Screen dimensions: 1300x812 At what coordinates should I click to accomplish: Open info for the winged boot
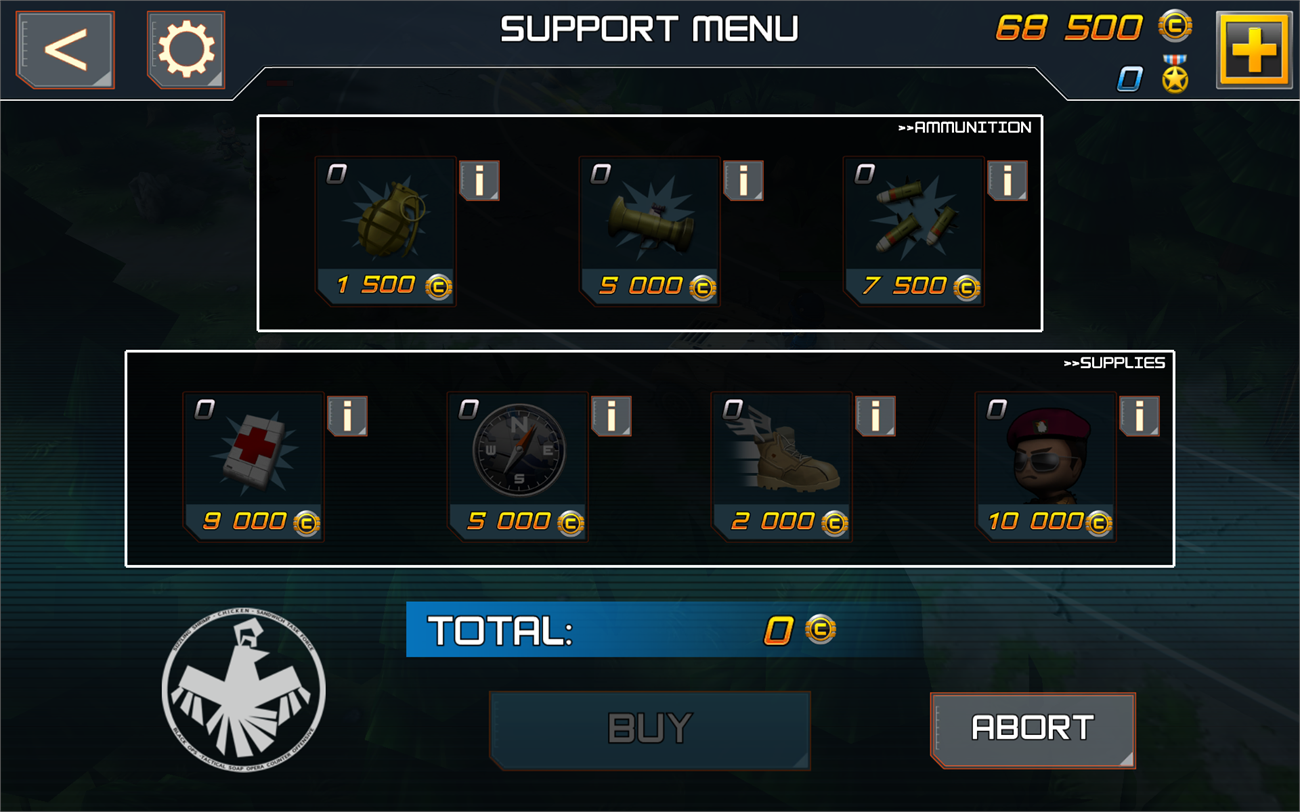[875, 416]
